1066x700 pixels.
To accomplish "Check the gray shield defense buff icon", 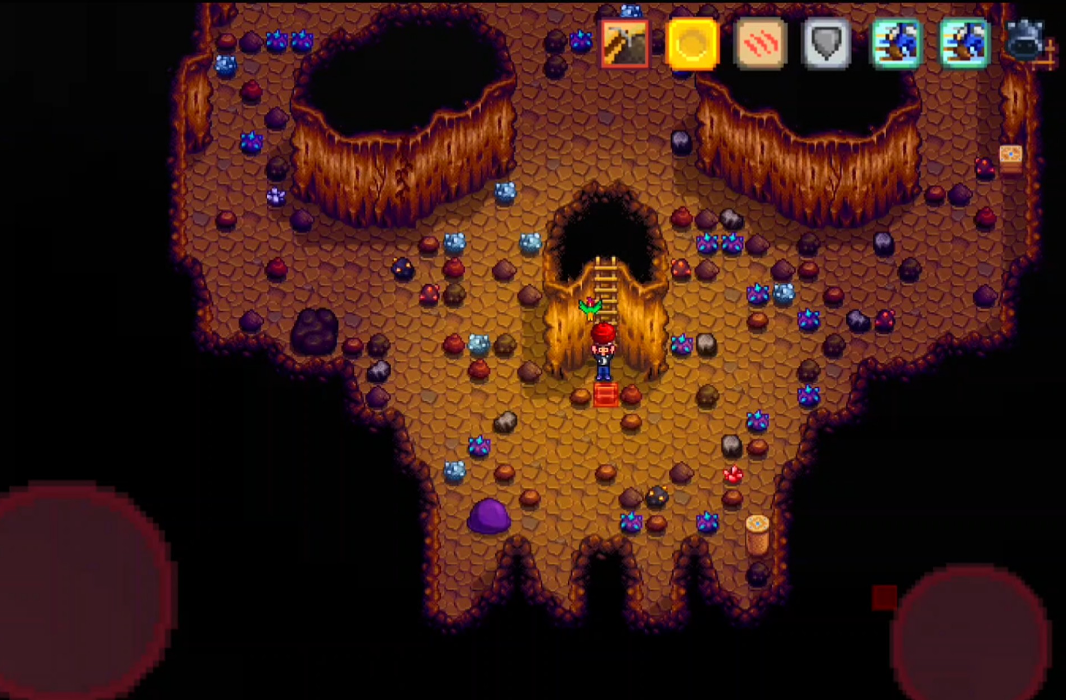I will 827,44.
